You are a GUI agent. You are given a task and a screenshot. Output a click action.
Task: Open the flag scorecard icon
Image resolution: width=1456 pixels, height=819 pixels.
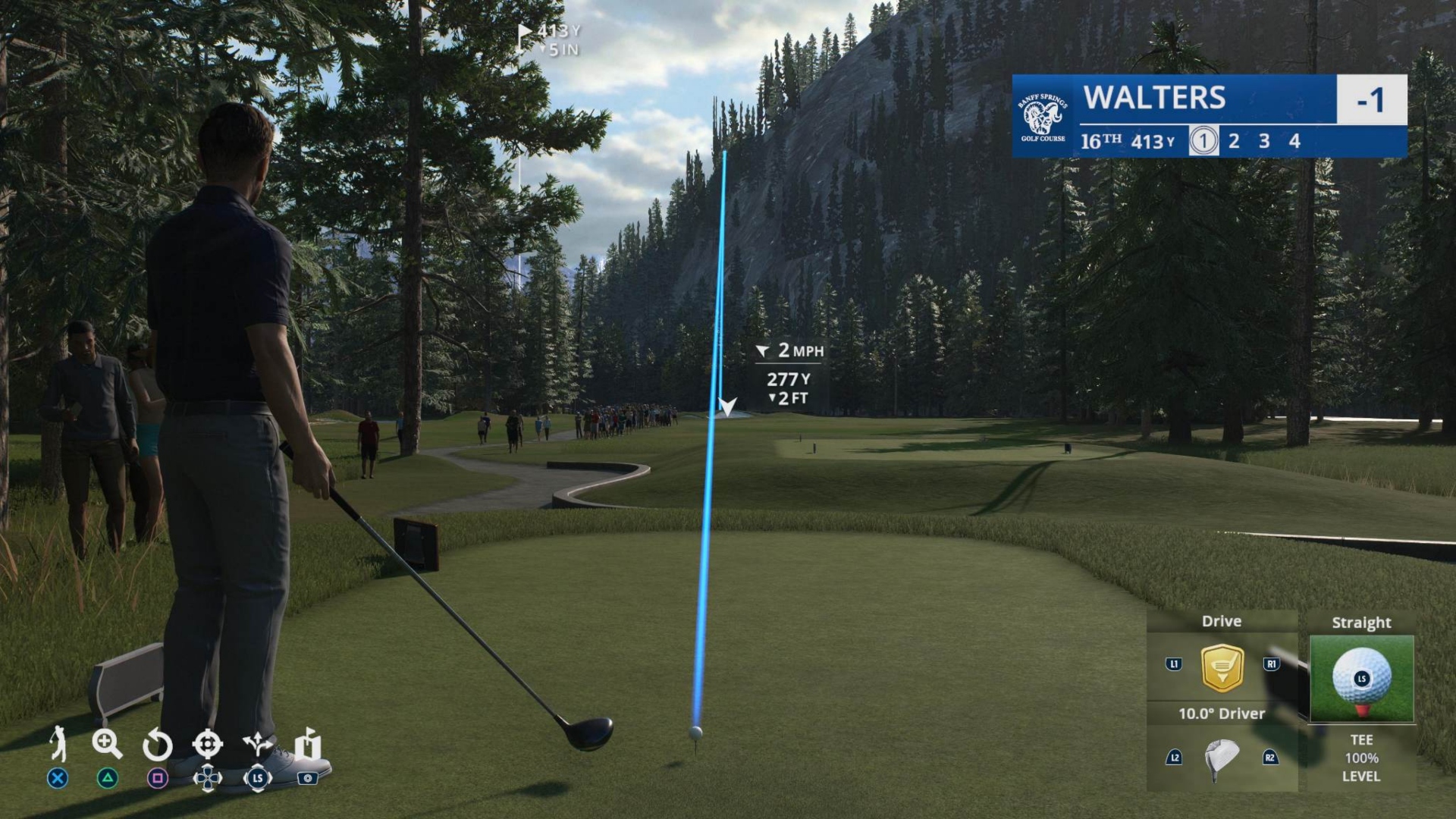308,744
